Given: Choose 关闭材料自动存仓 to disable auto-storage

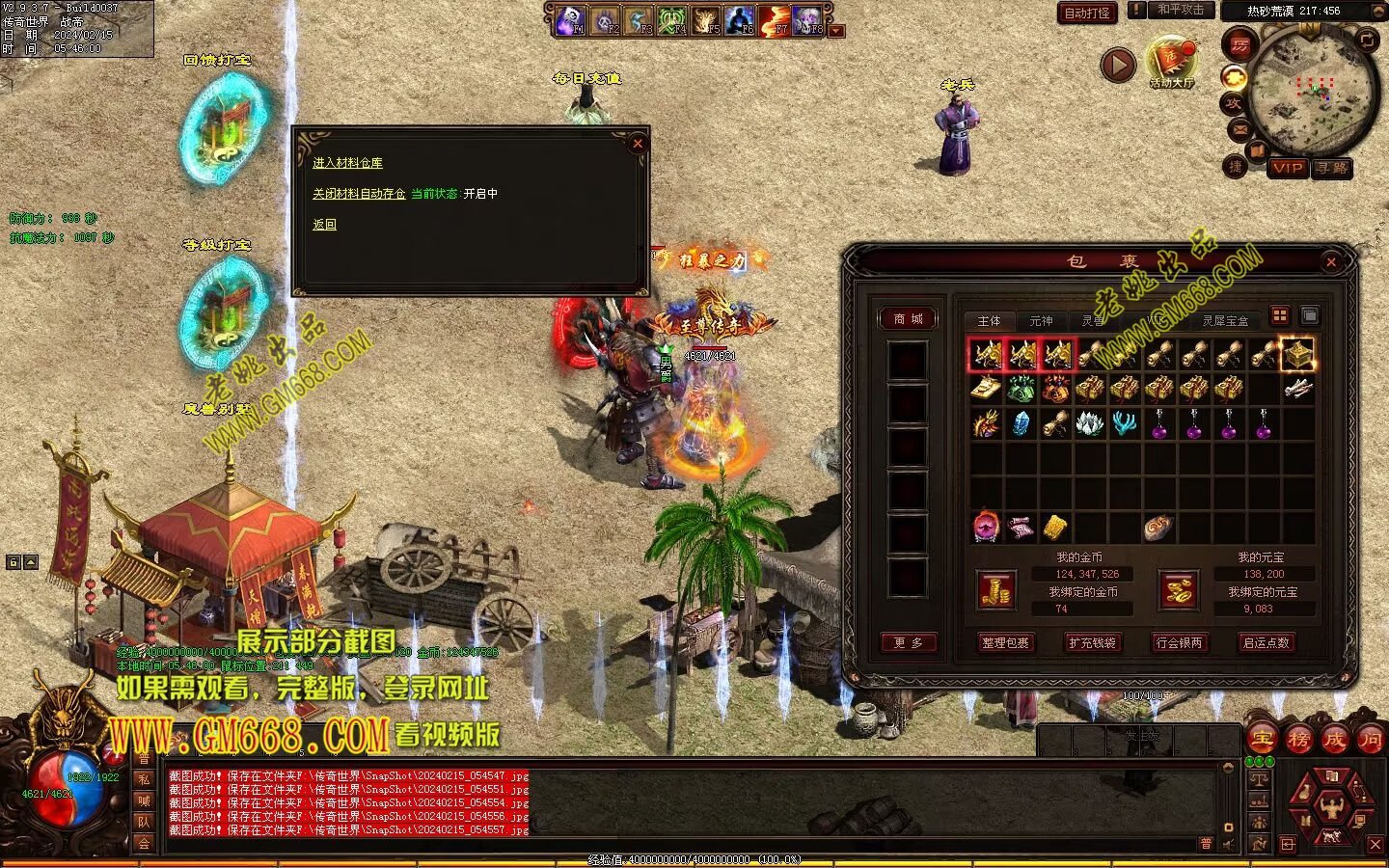Looking at the screenshot, I should pyautogui.click(x=358, y=194).
